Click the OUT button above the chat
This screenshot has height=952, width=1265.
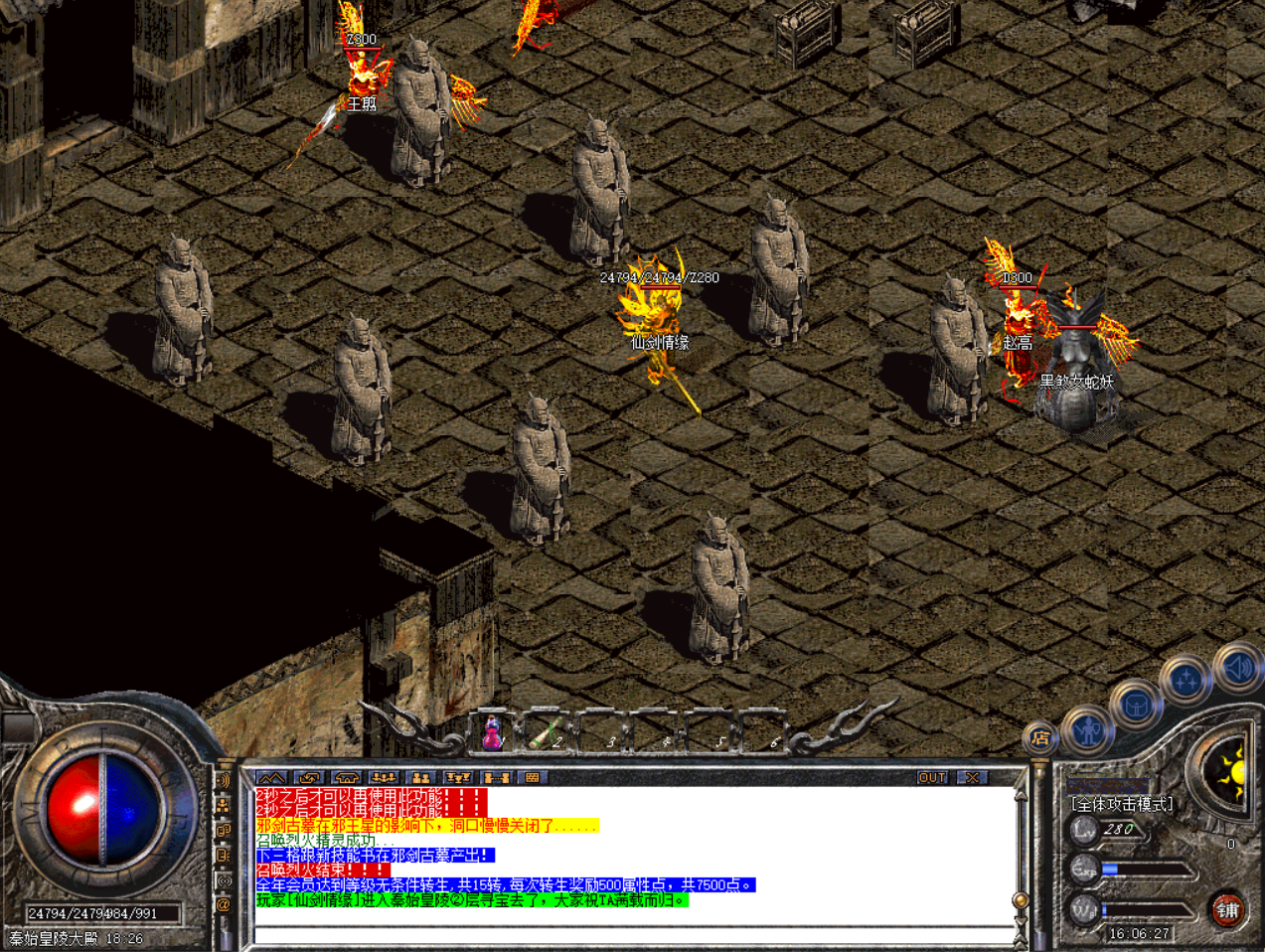click(932, 777)
